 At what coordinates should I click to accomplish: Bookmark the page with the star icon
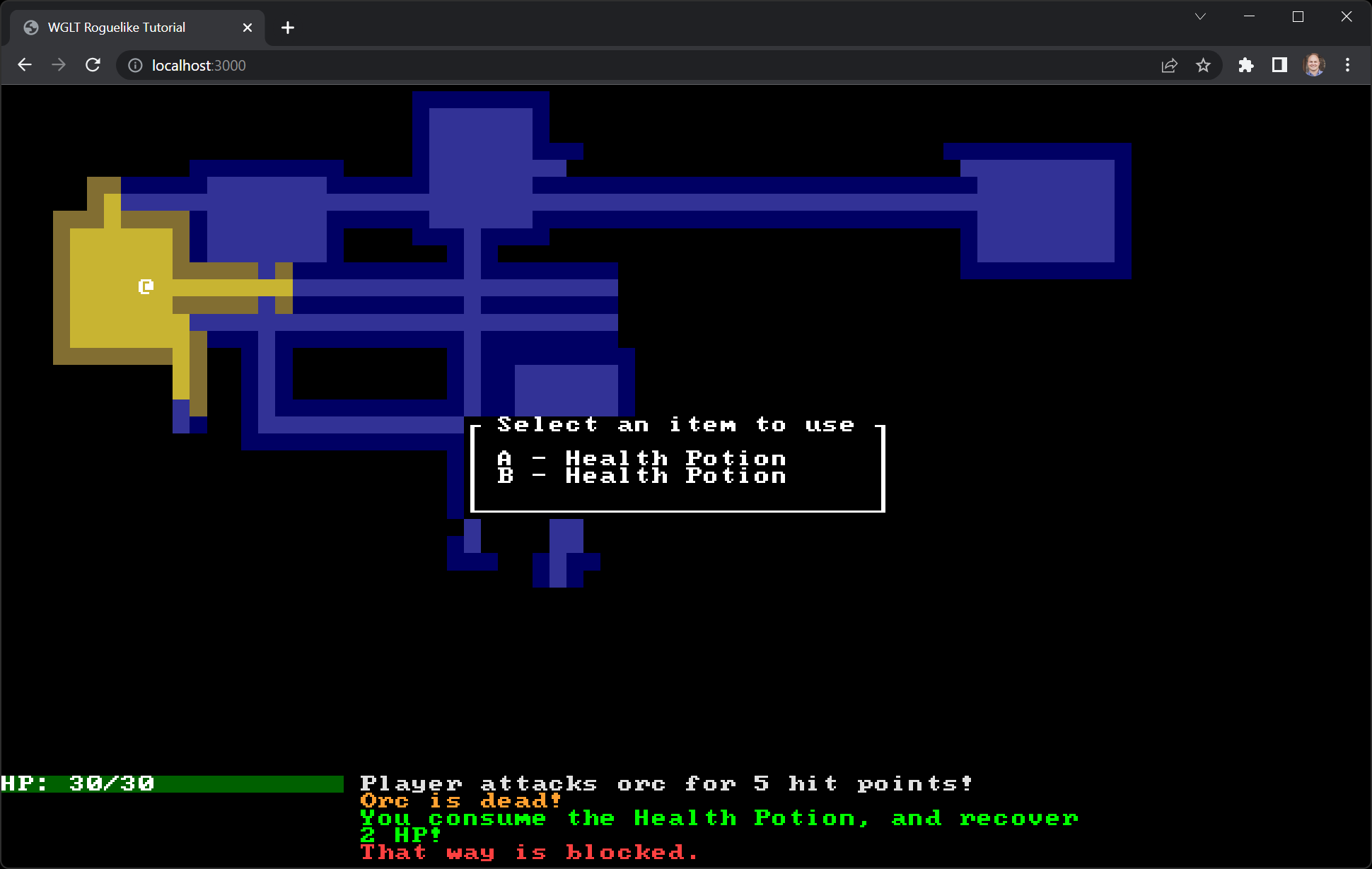coord(1203,65)
